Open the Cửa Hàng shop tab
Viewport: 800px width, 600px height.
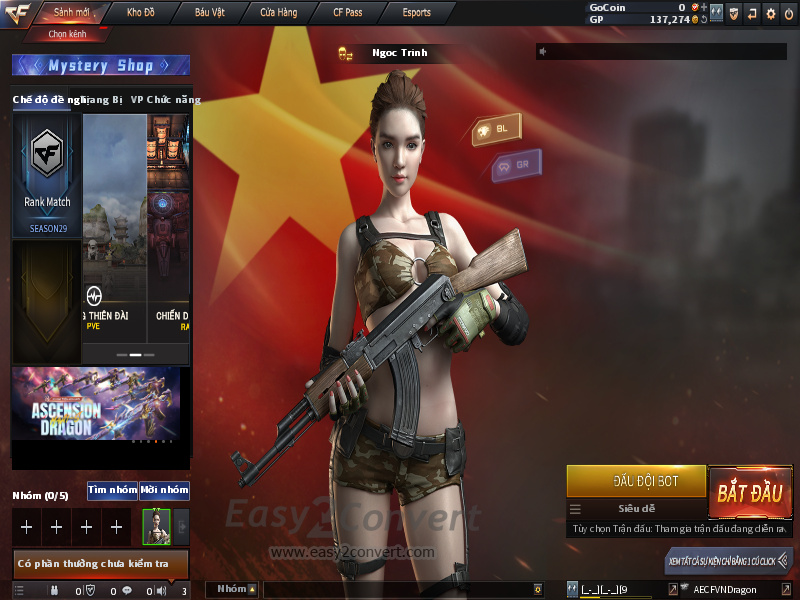[279, 13]
